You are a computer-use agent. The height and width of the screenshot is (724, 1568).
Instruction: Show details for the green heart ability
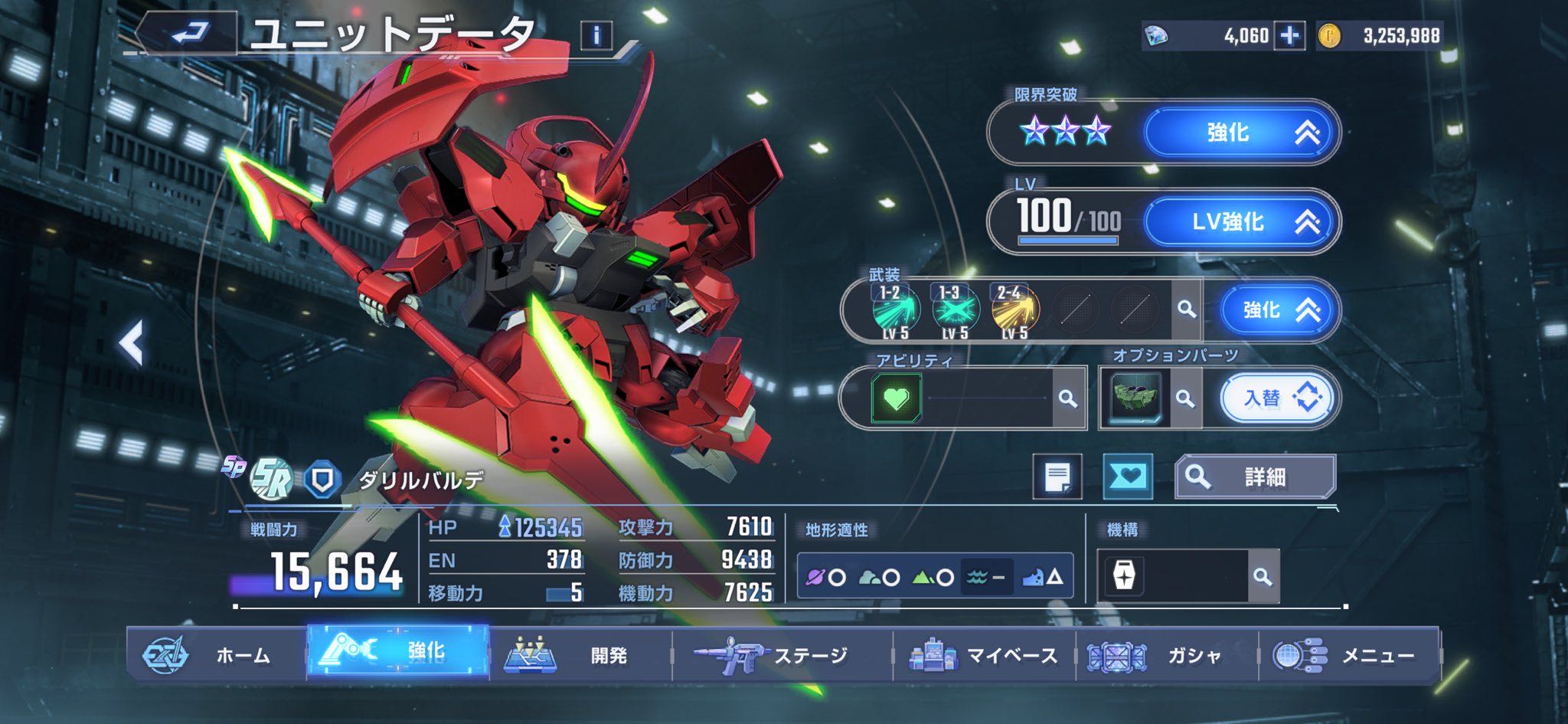click(x=896, y=398)
